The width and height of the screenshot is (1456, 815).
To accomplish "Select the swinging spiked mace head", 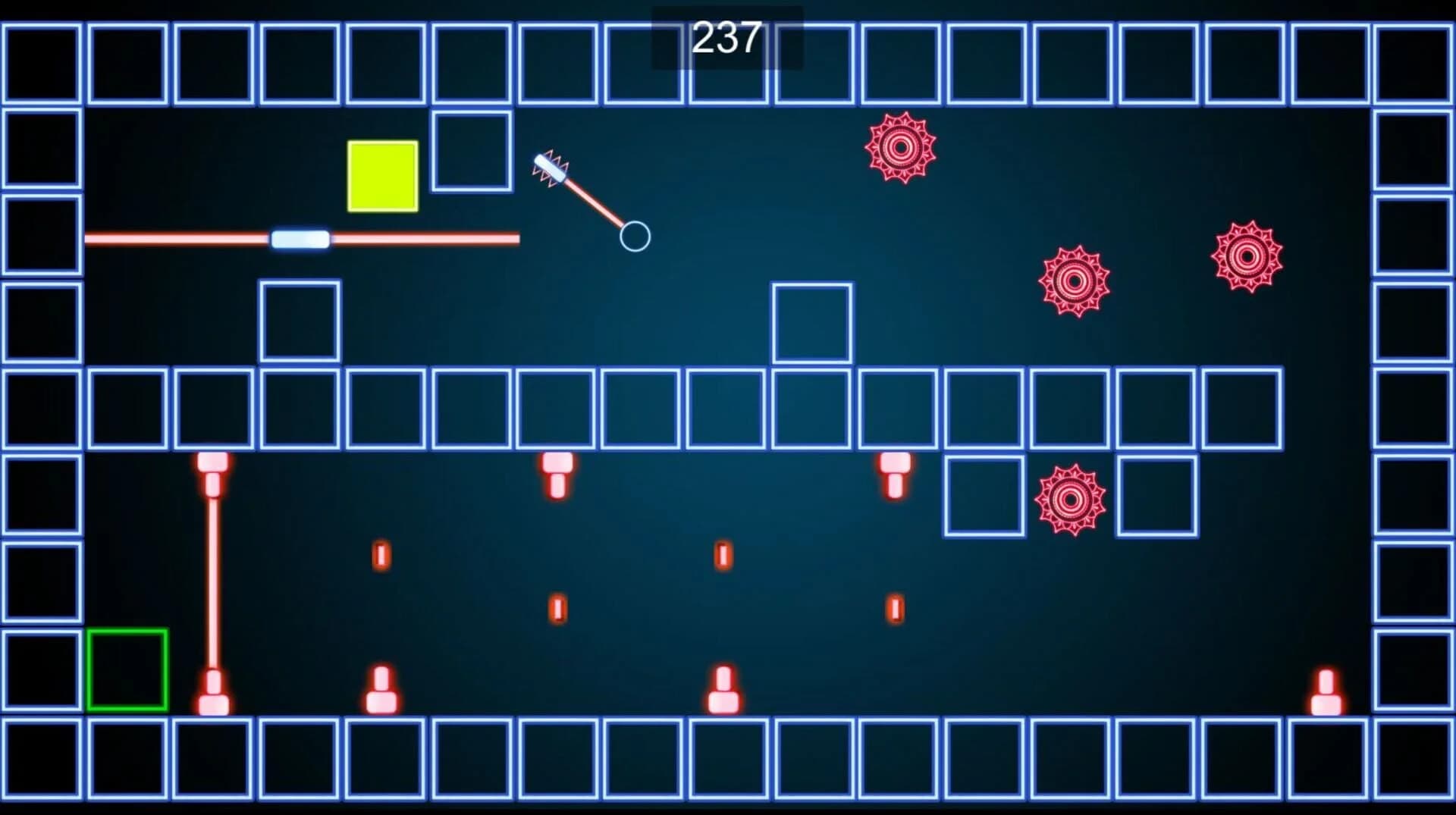I will pyautogui.click(x=550, y=168).
